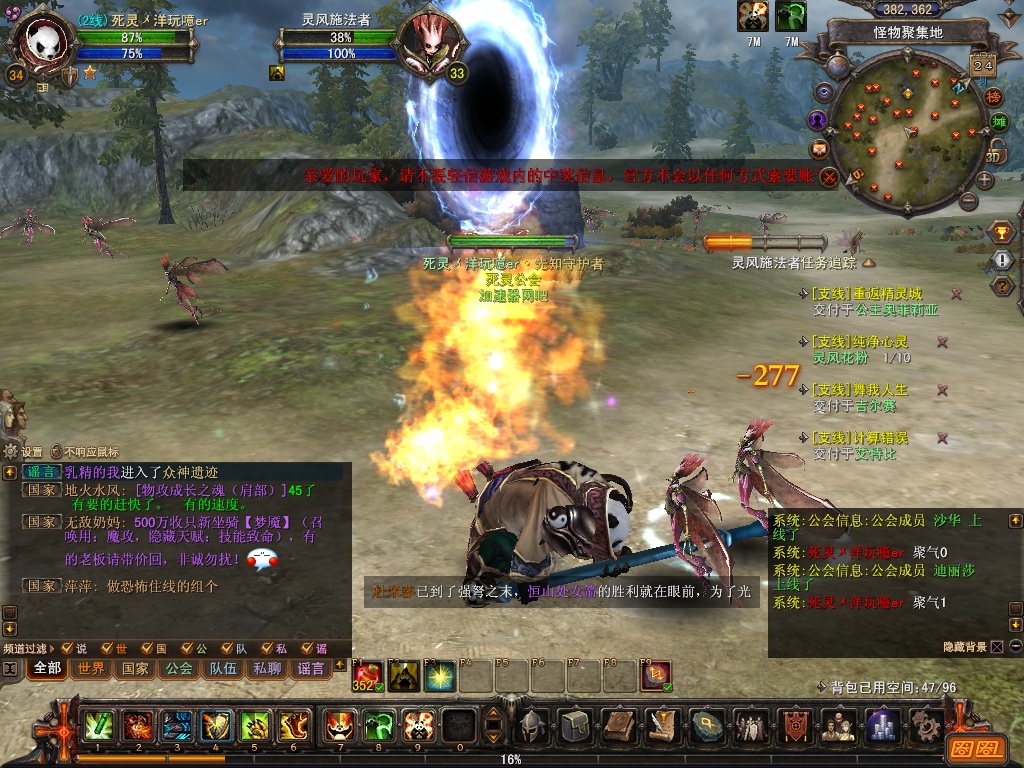Click the minimap zoom-in plus button
Image resolution: width=1024 pixels, height=768 pixels.
tap(984, 181)
